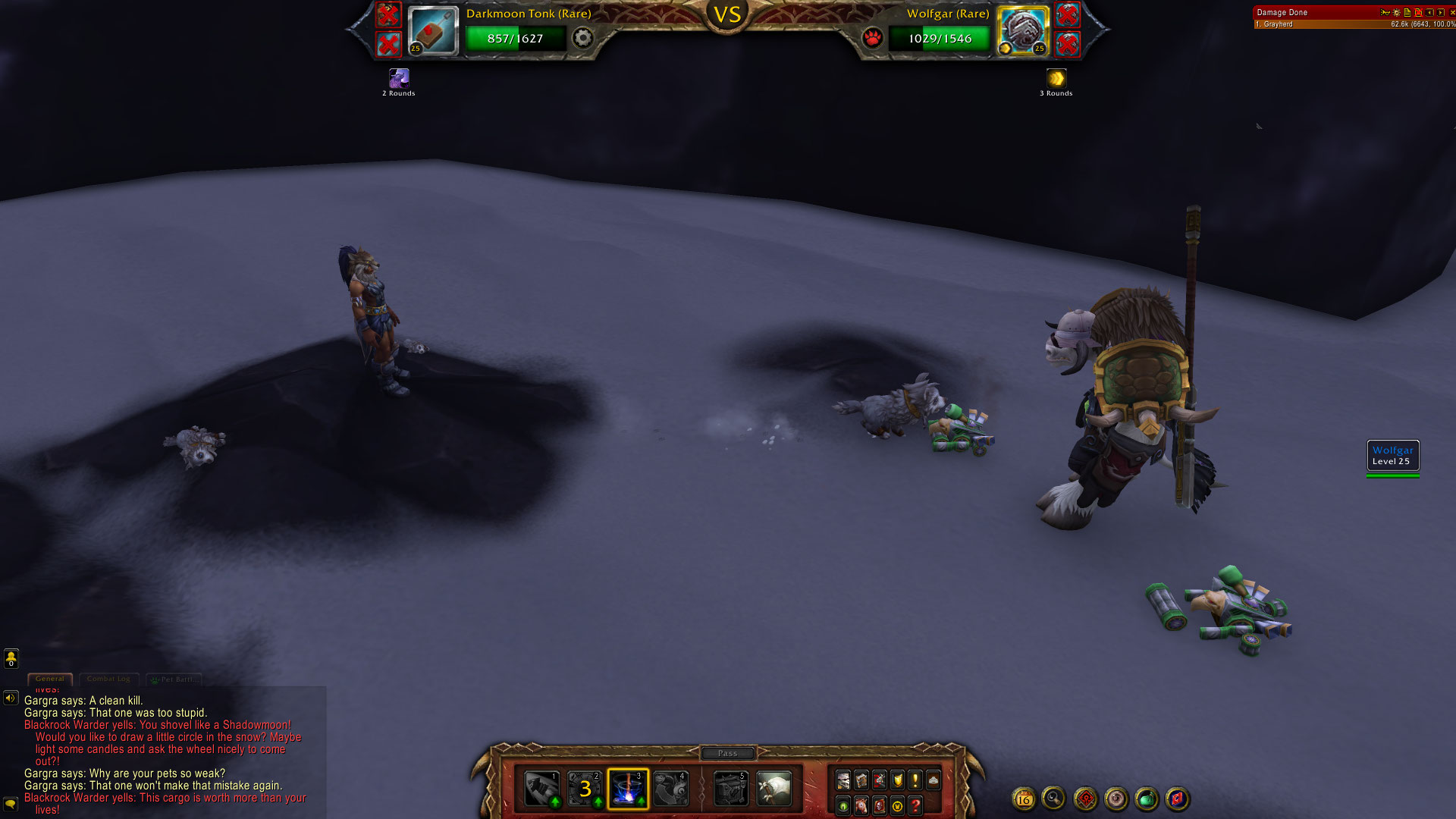Select the highlighted lightning ability in slot 3
Image resolution: width=1456 pixels, height=819 pixels.
tap(628, 789)
